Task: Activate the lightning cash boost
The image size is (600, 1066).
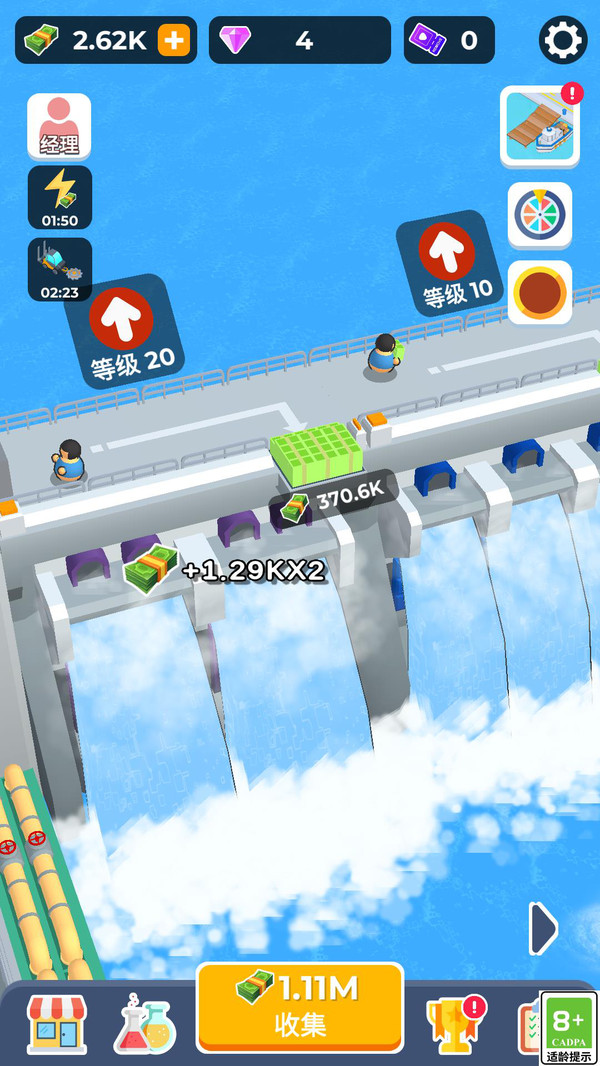Action: click(60, 197)
